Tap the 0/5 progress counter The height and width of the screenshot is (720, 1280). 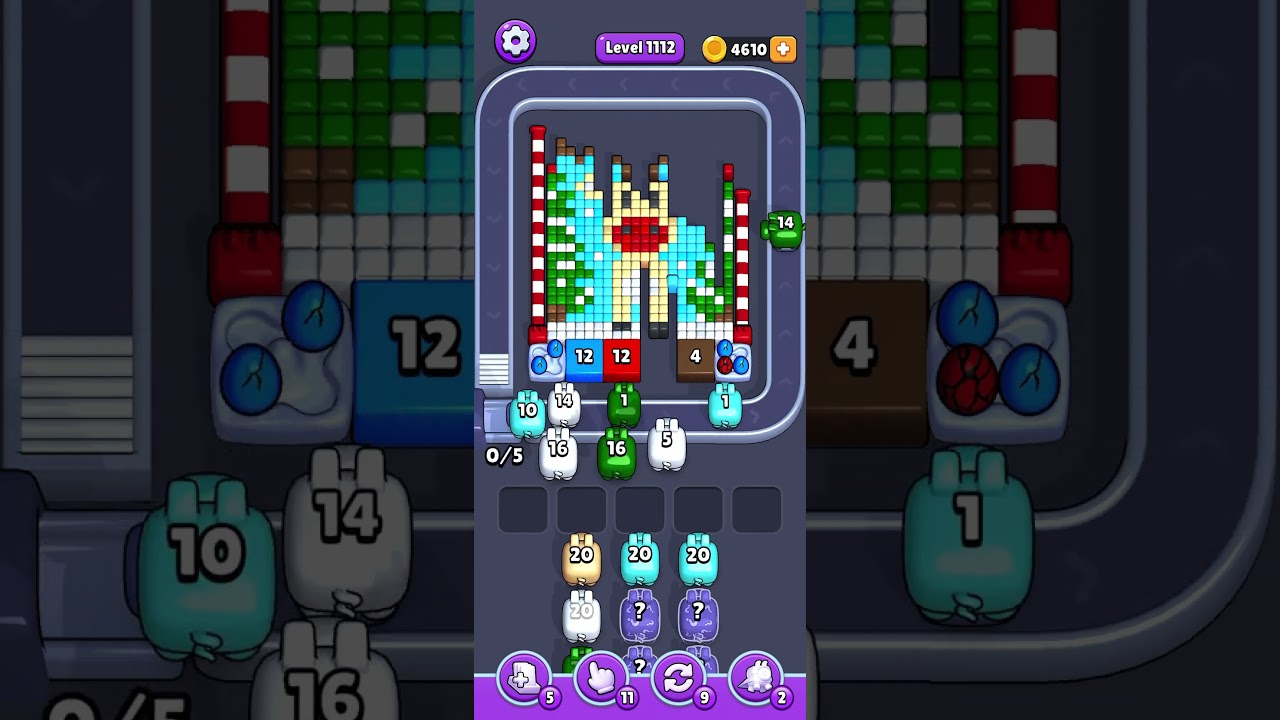503,457
